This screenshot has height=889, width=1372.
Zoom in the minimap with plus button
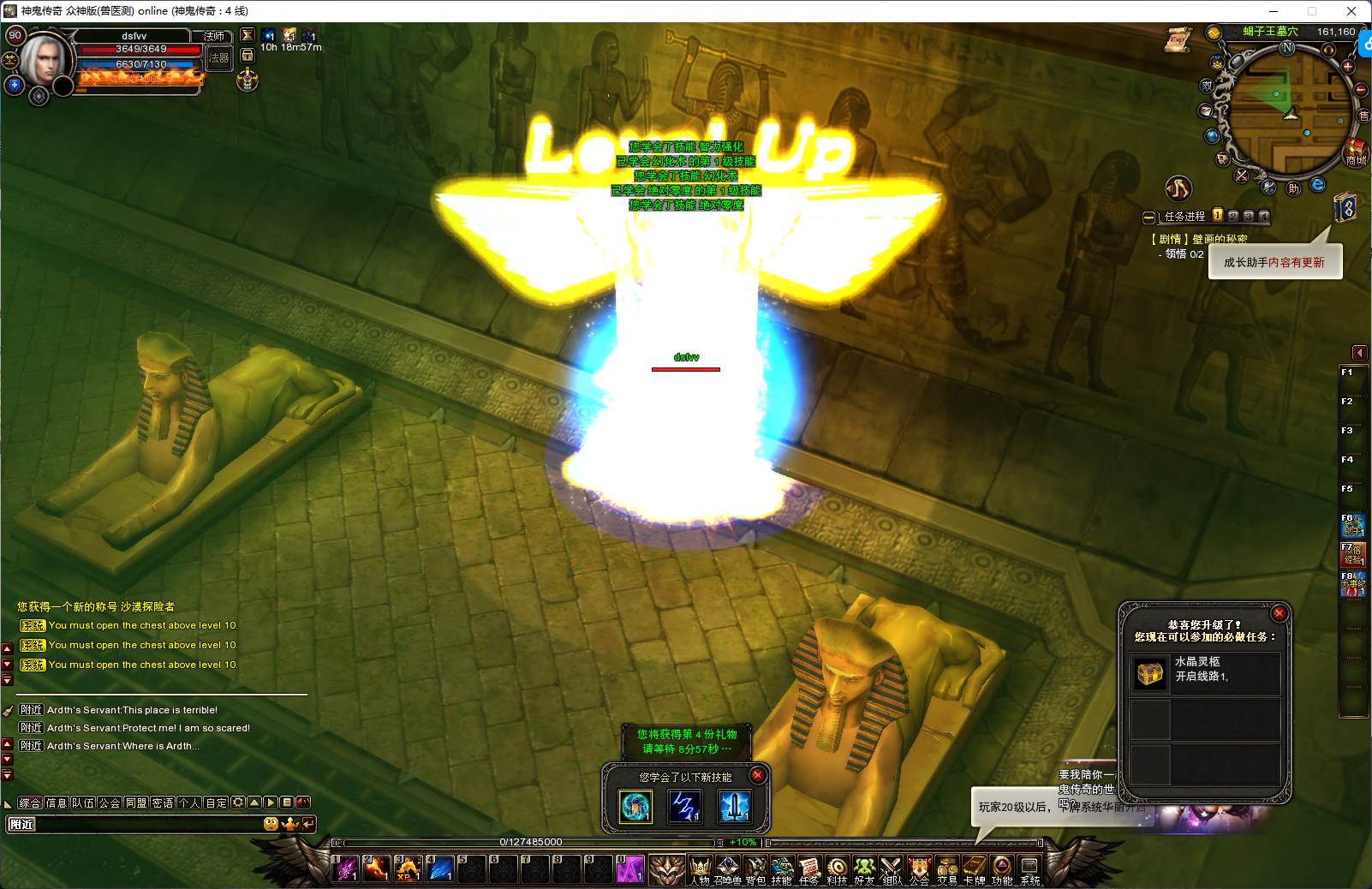(x=1347, y=67)
